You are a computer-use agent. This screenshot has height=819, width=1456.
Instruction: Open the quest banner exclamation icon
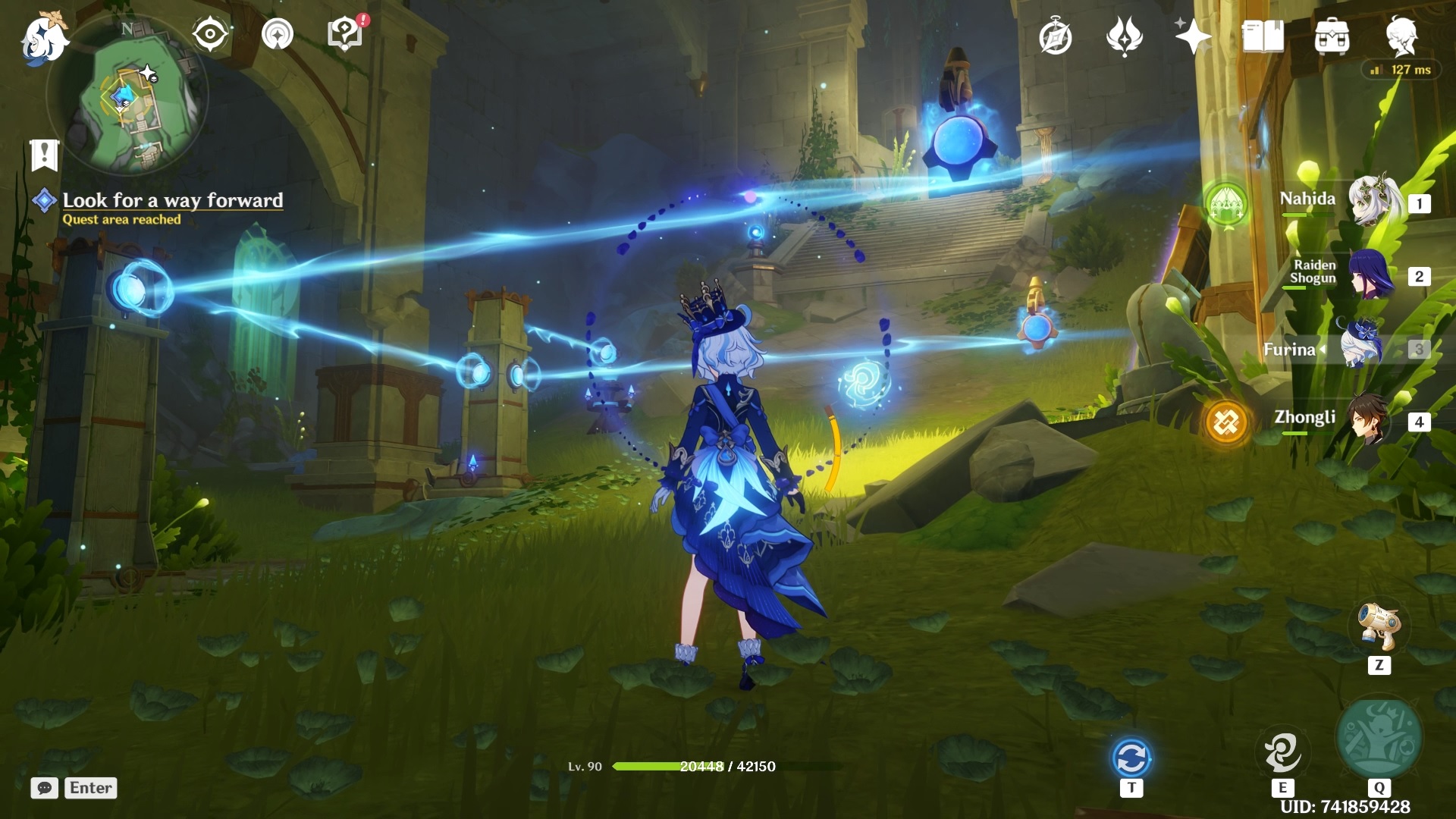click(x=44, y=155)
